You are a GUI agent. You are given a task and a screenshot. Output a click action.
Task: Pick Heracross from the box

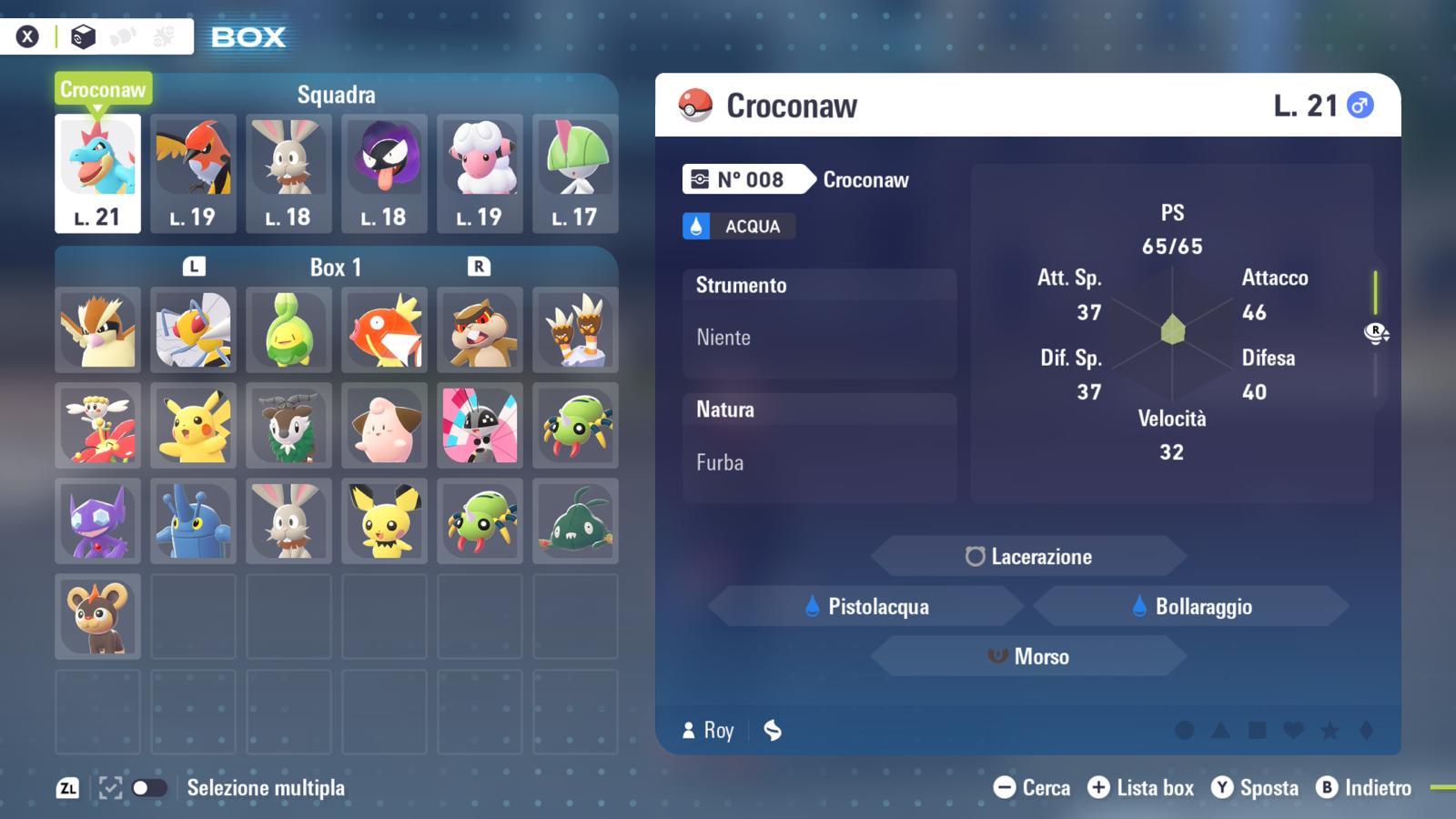coord(193,521)
